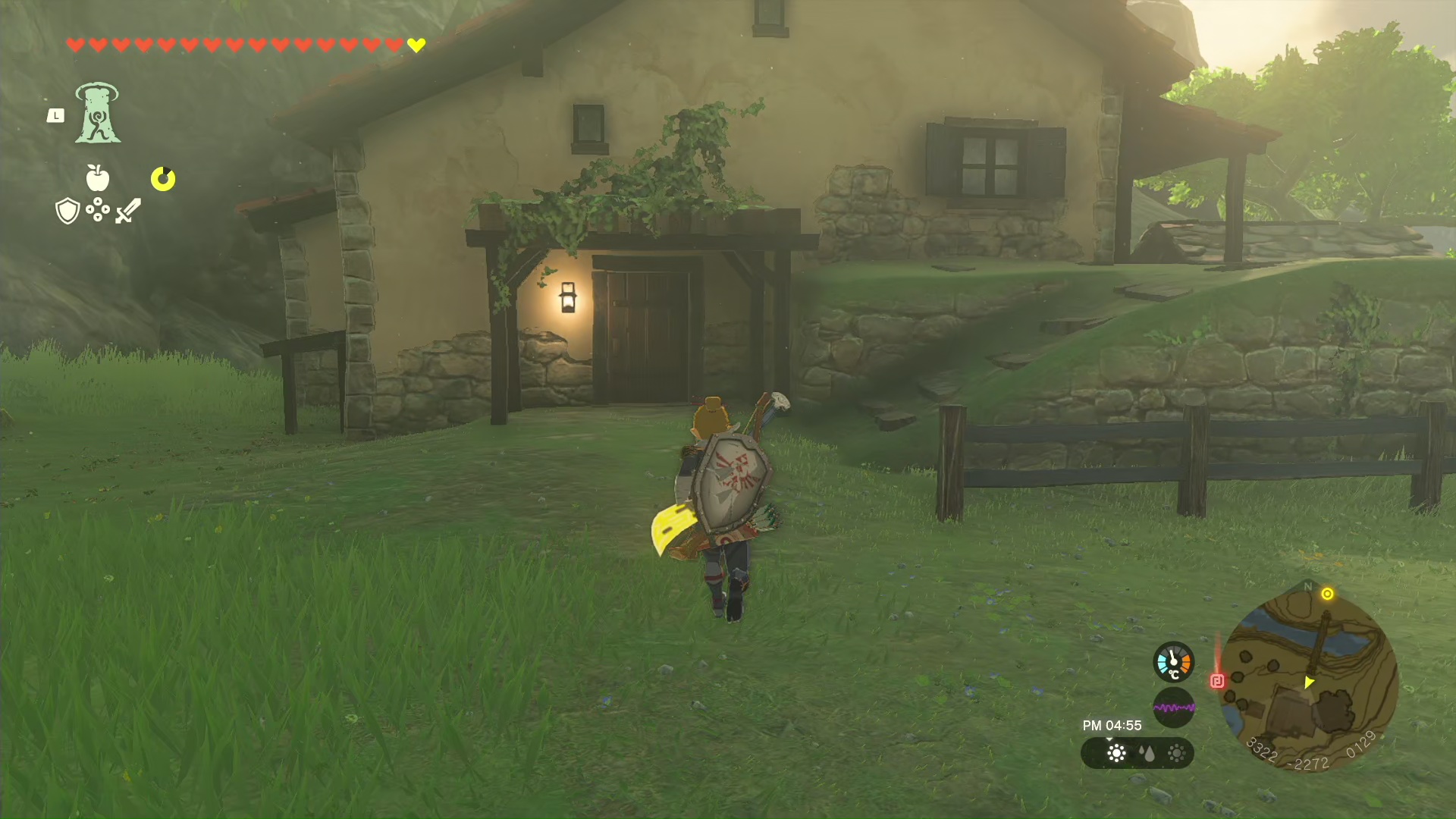Viewport: 1456px width, 819px height.
Task: Open the sword weapon quick-select icon
Action: (x=128, y=211)
